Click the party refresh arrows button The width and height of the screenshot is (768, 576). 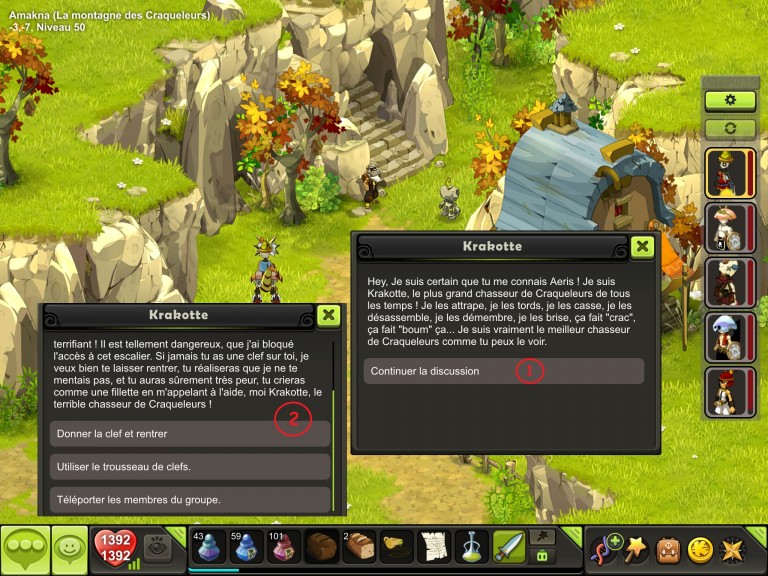(x=730, y=129)
